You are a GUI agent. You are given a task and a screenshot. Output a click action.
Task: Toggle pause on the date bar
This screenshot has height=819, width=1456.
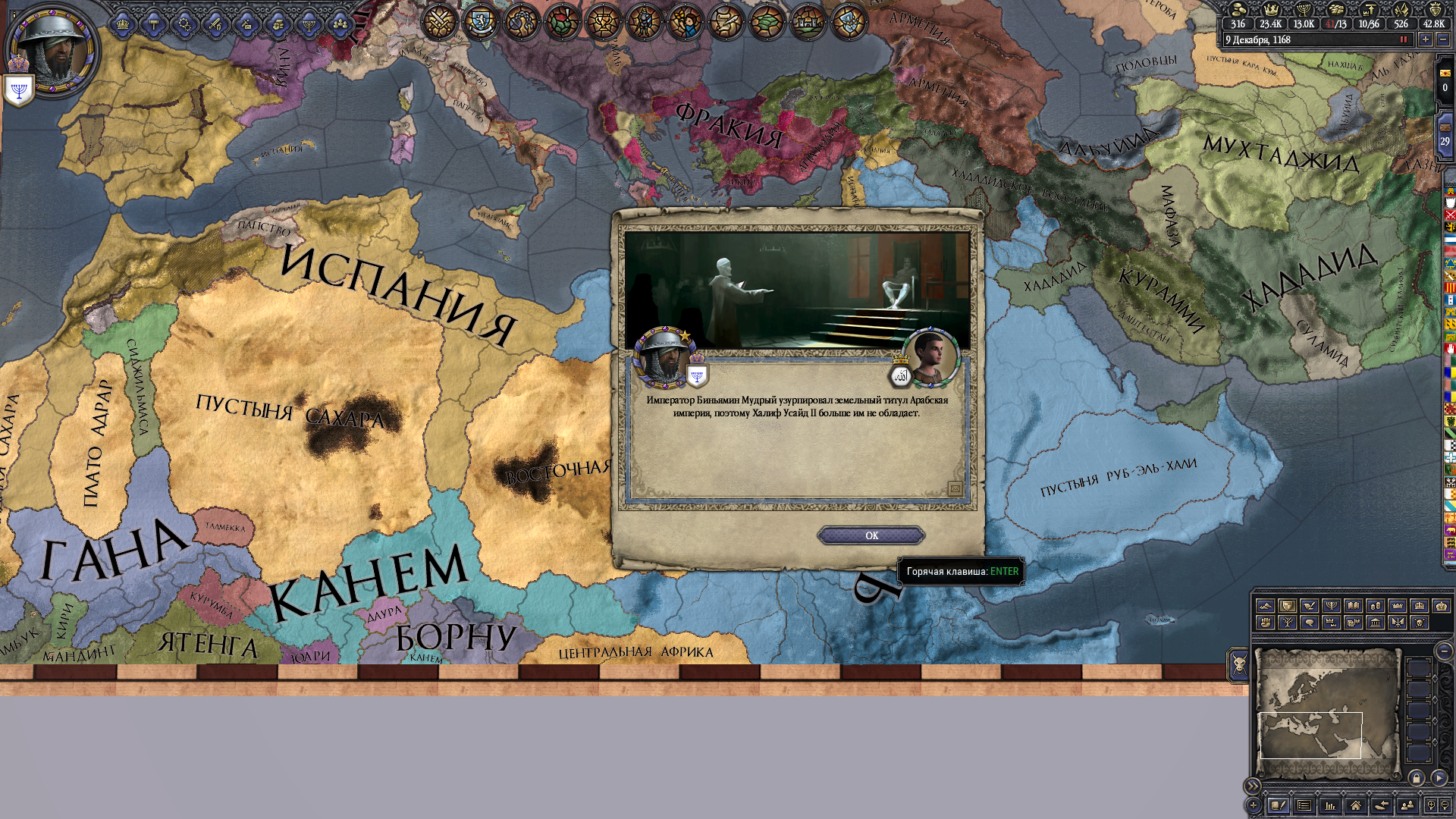click(1403, 39)
